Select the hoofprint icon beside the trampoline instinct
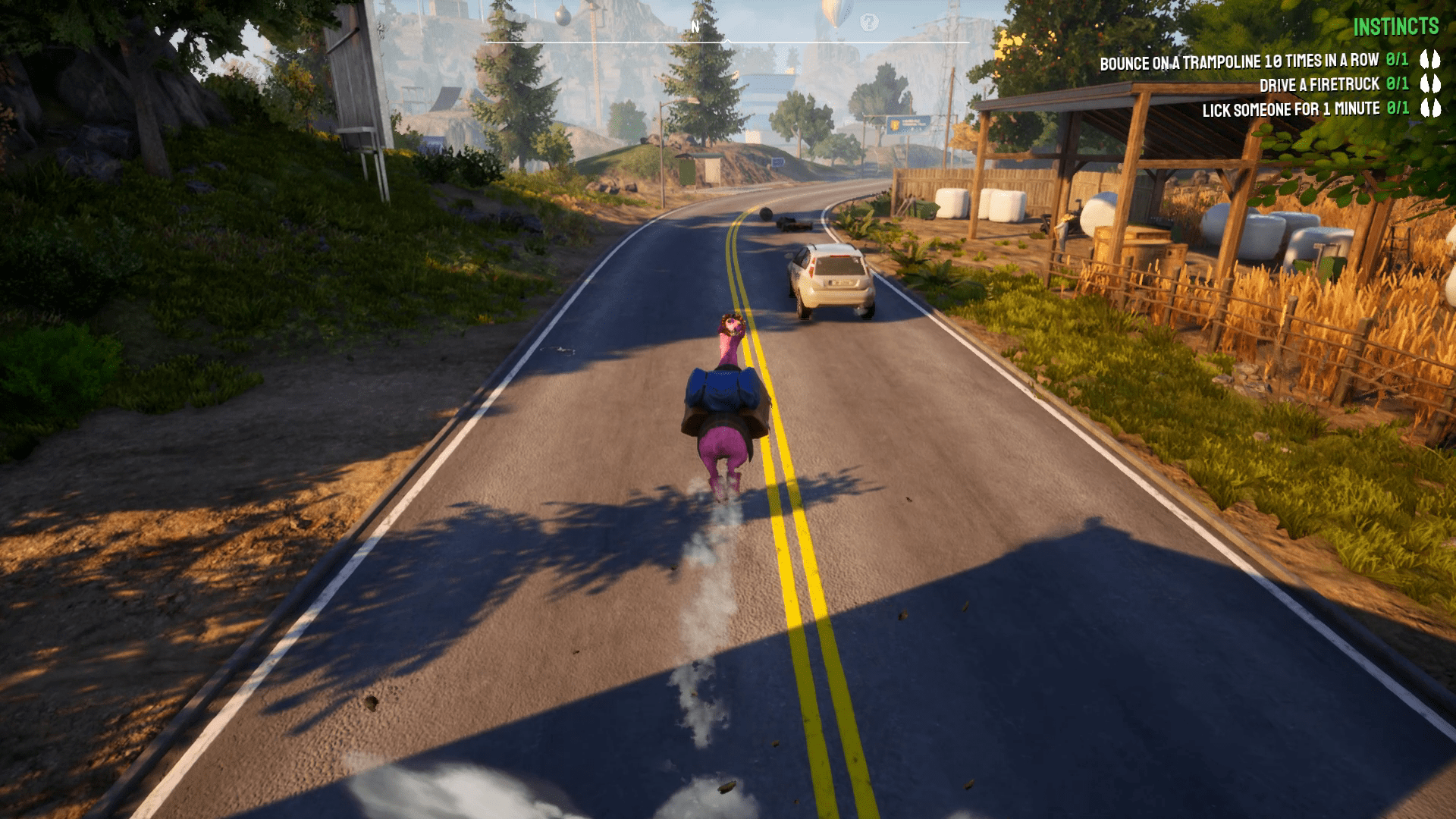This screenshot has width=1456, height=819. click(x=1432, y=58)
